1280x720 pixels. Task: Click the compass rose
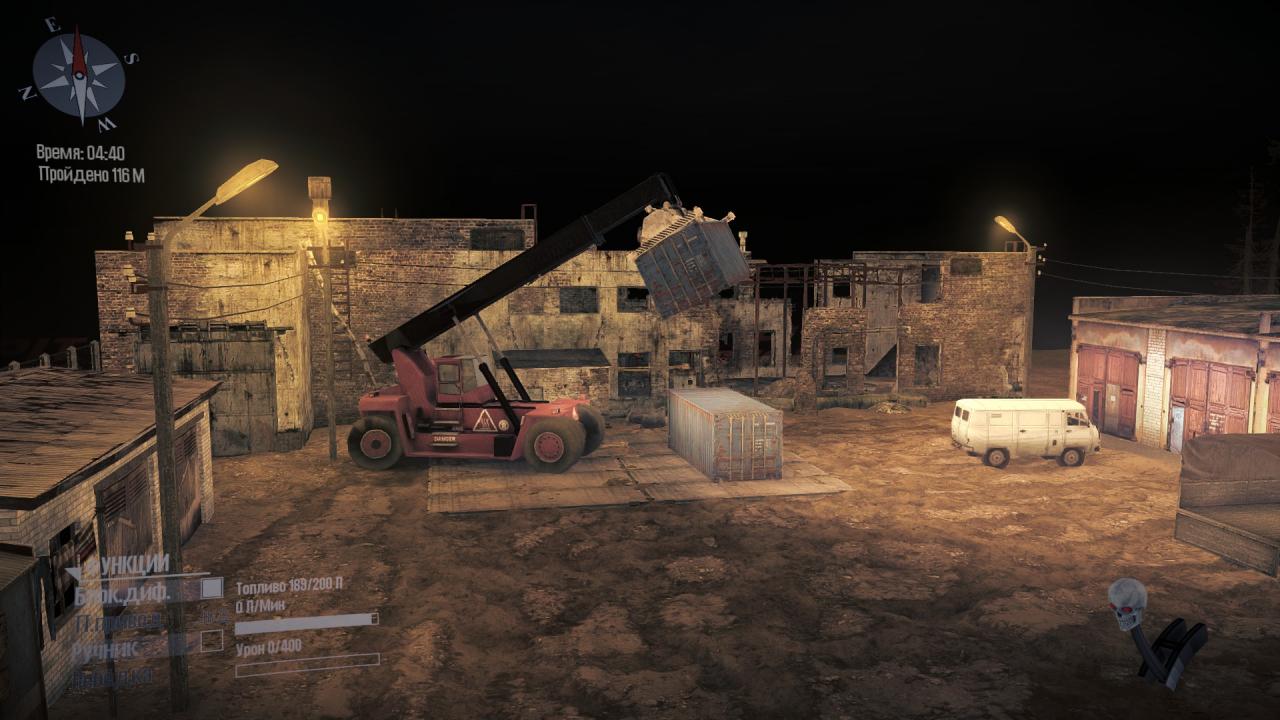point(78,74)
